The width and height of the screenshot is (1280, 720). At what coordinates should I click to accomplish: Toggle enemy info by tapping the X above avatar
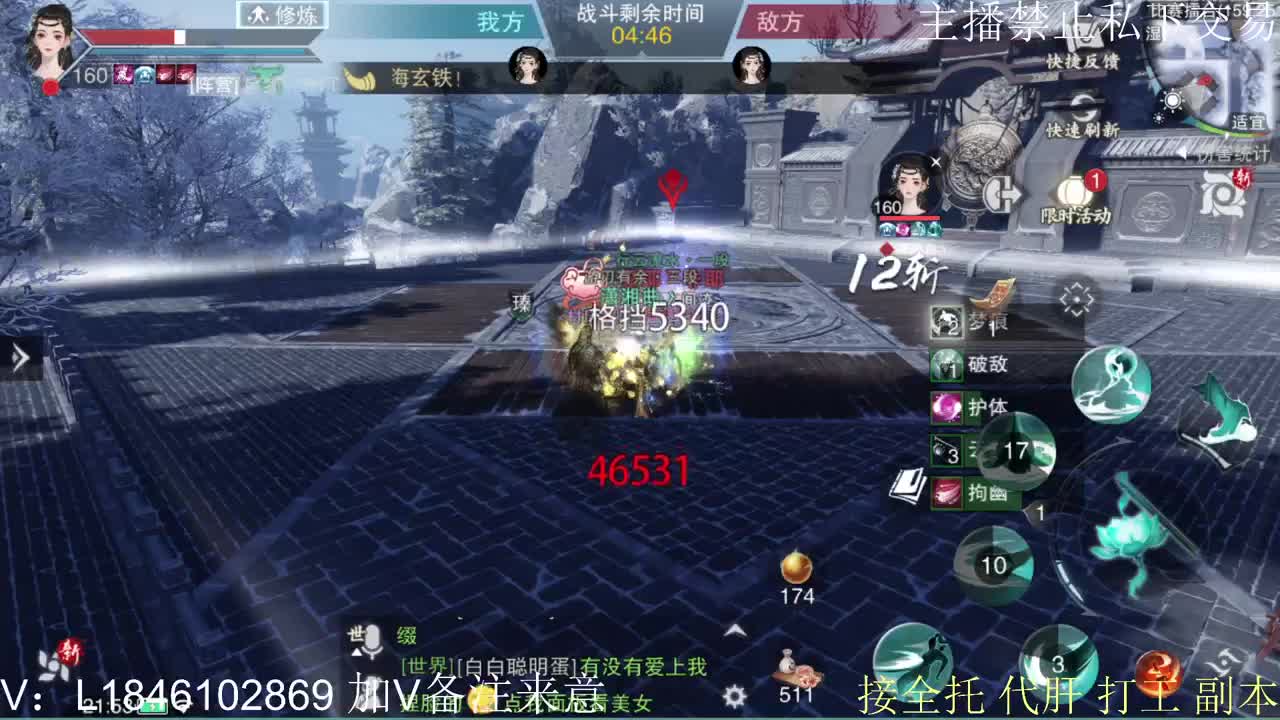936,161
